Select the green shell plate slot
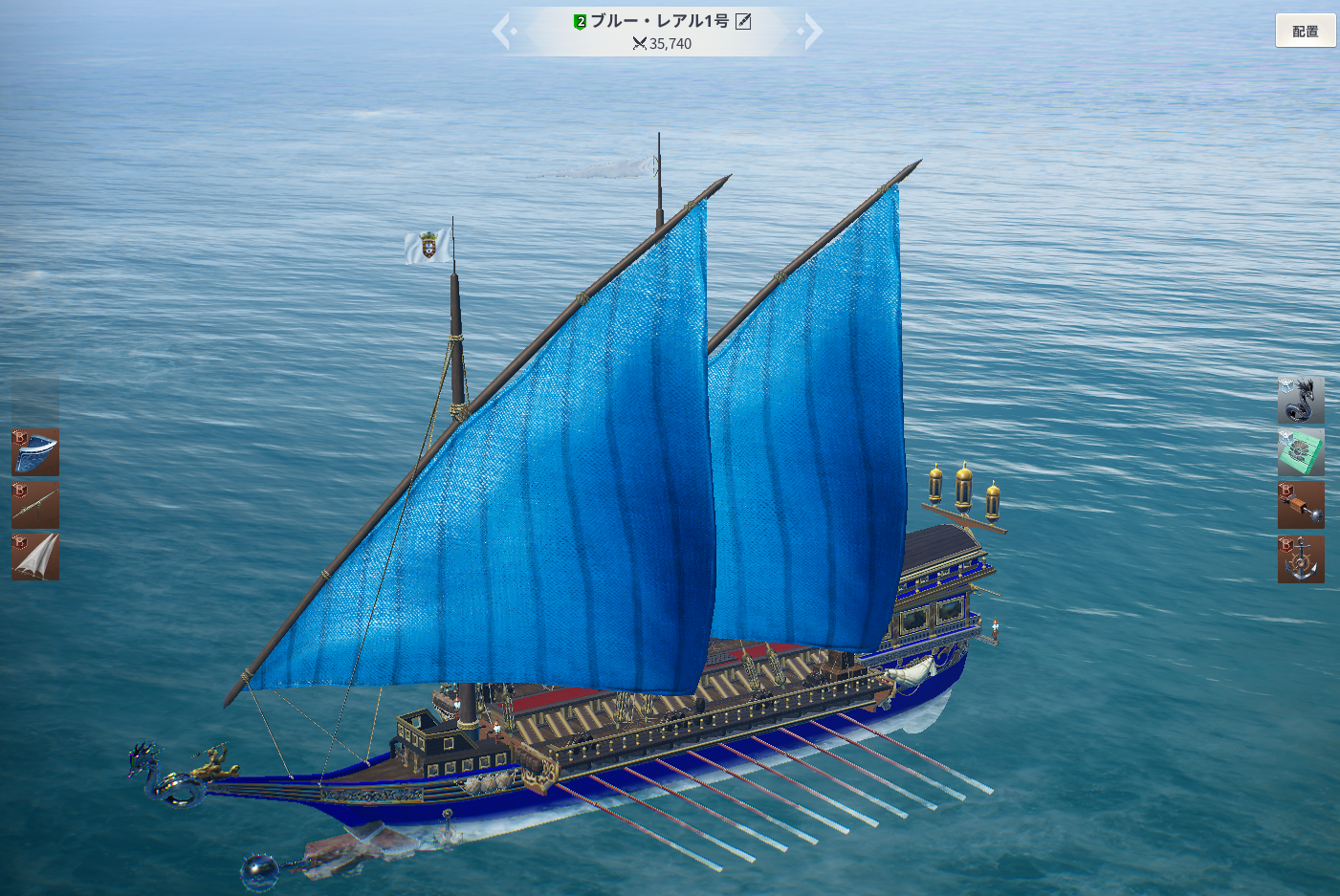This screenshot has height=896, width=1340. (1301, 451)
